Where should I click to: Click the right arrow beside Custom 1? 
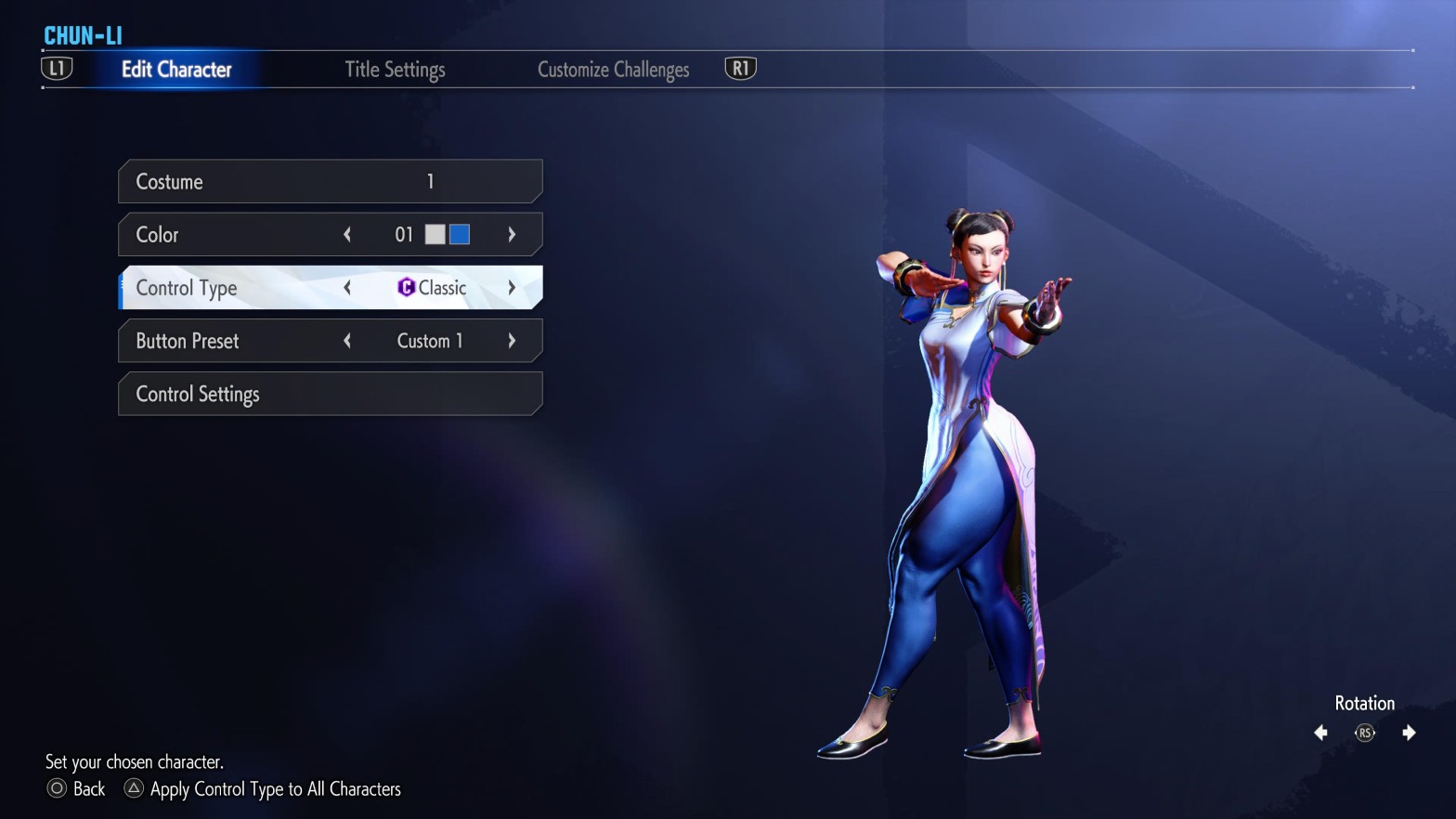point(512,341)
